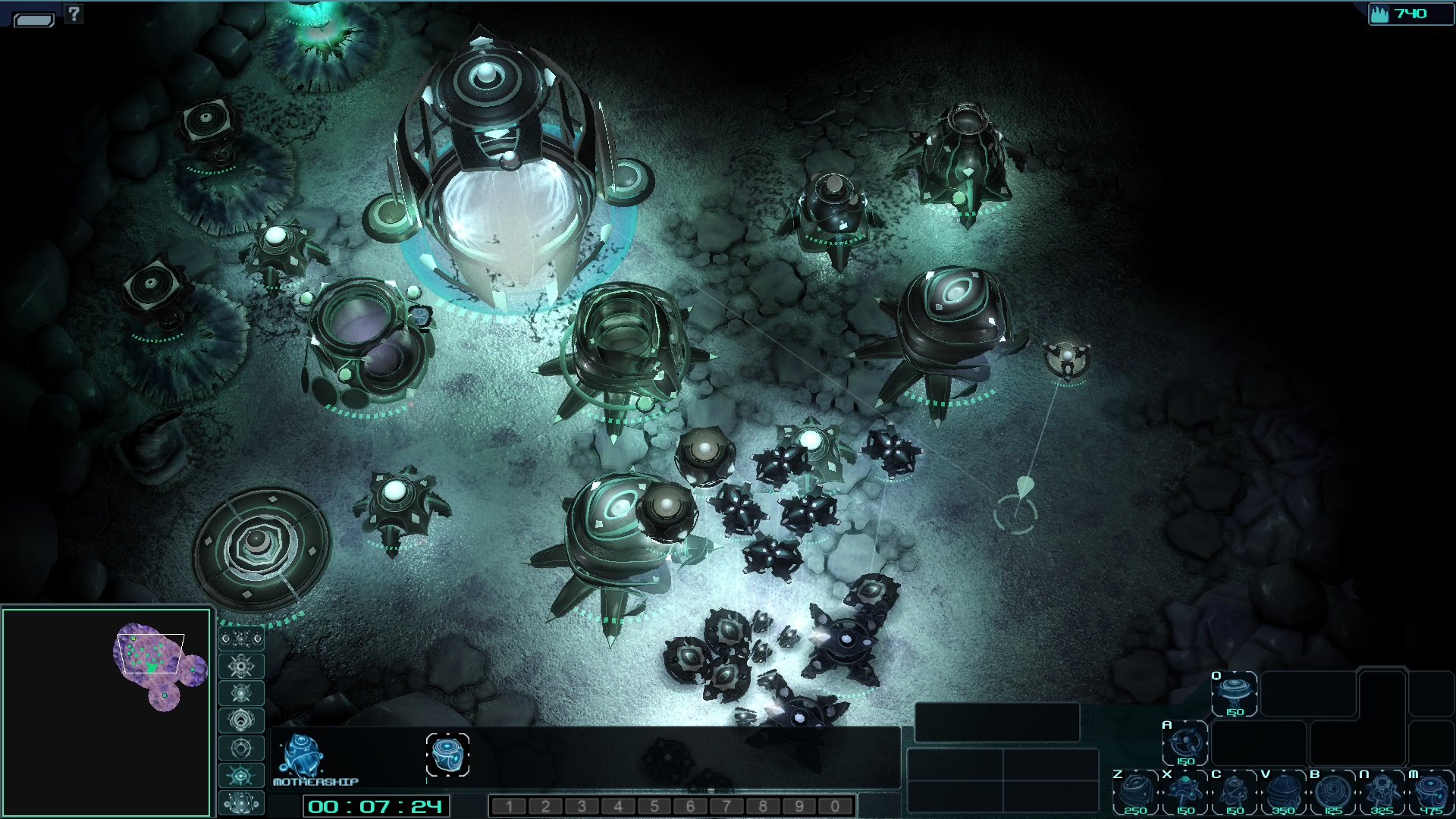
Task: Click the minimap
Action: point(106,711)
